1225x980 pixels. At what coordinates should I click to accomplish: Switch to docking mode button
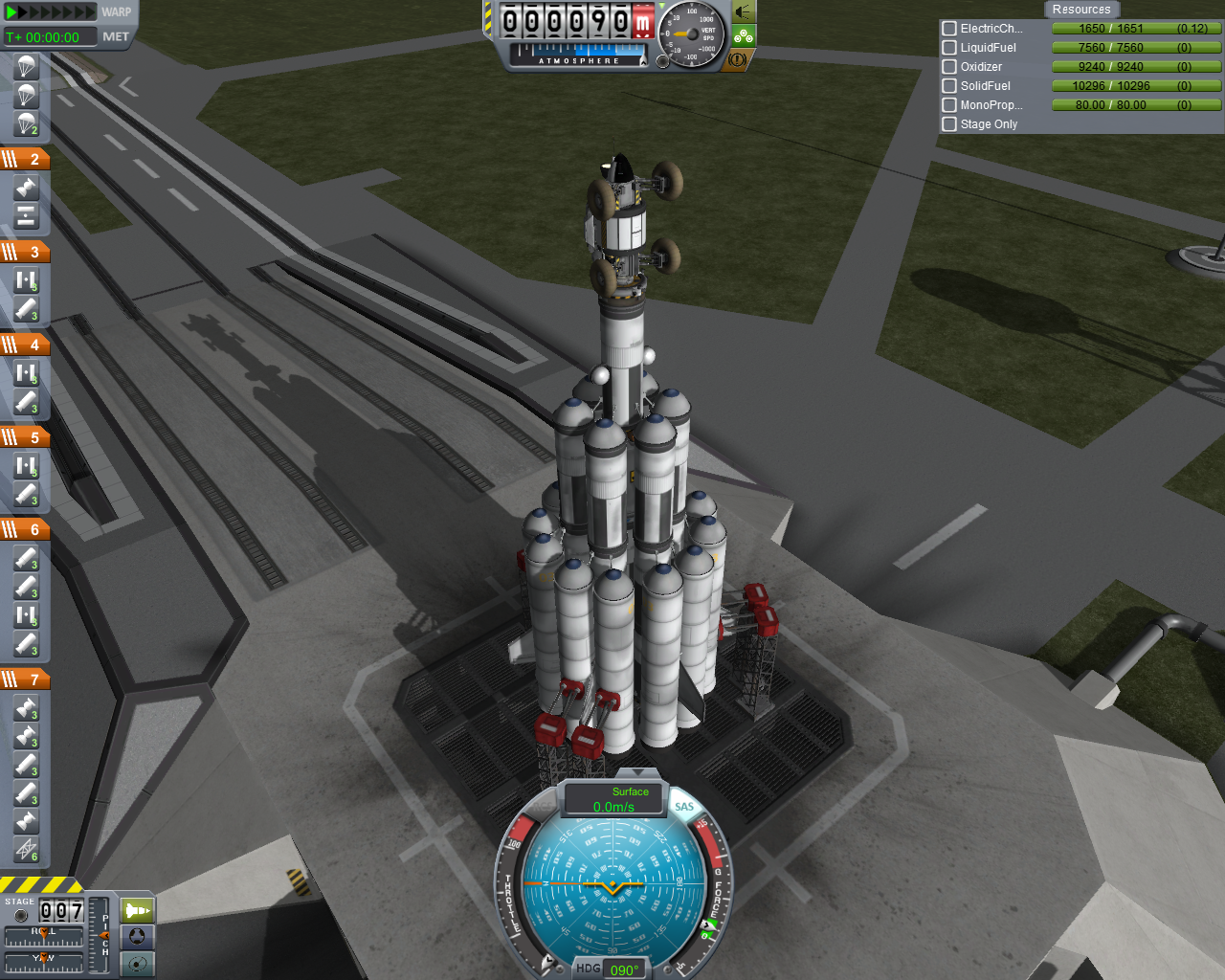[138, 937]
